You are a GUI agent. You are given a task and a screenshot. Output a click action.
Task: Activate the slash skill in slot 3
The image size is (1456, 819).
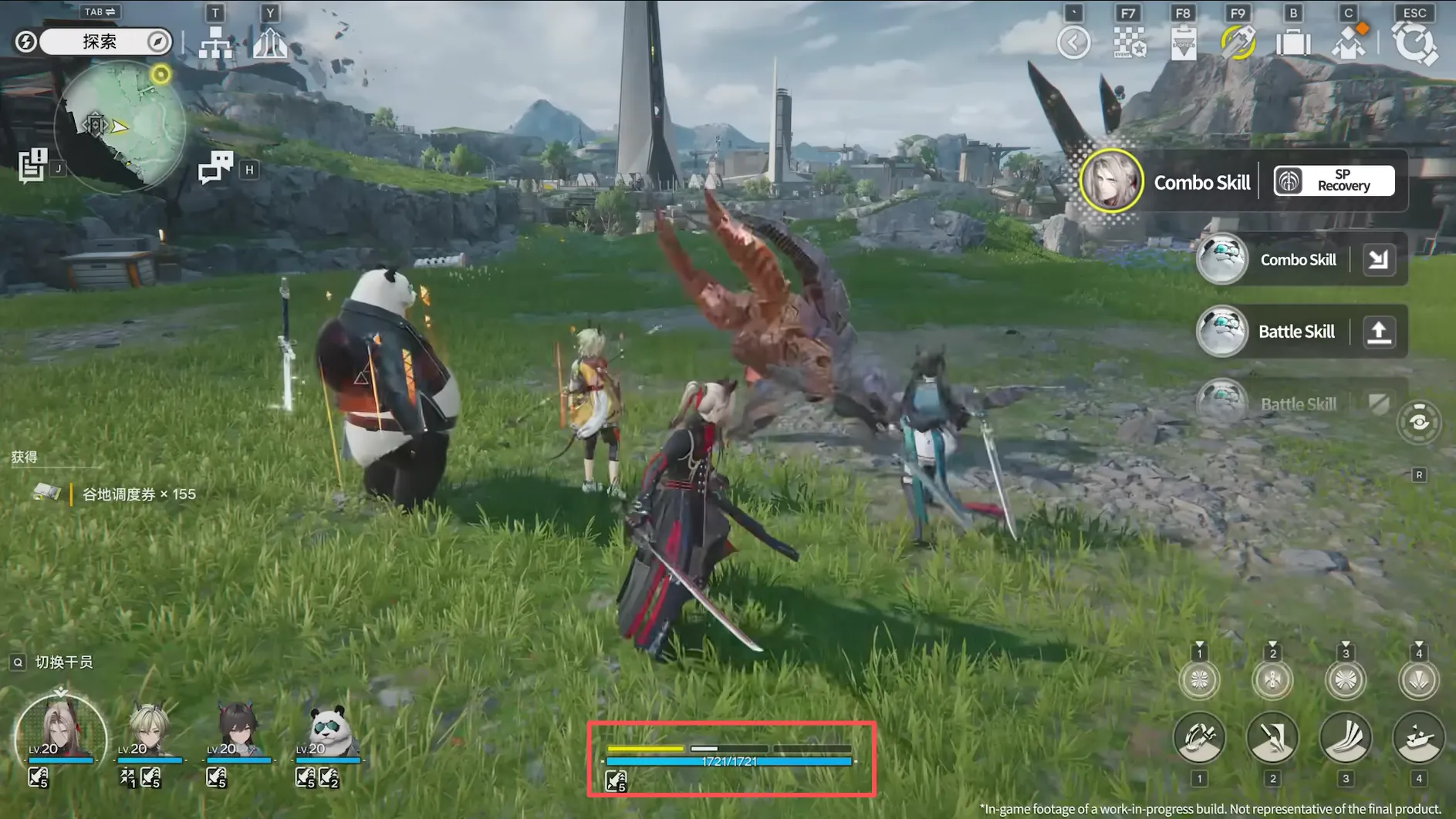tap(1345, 738)
